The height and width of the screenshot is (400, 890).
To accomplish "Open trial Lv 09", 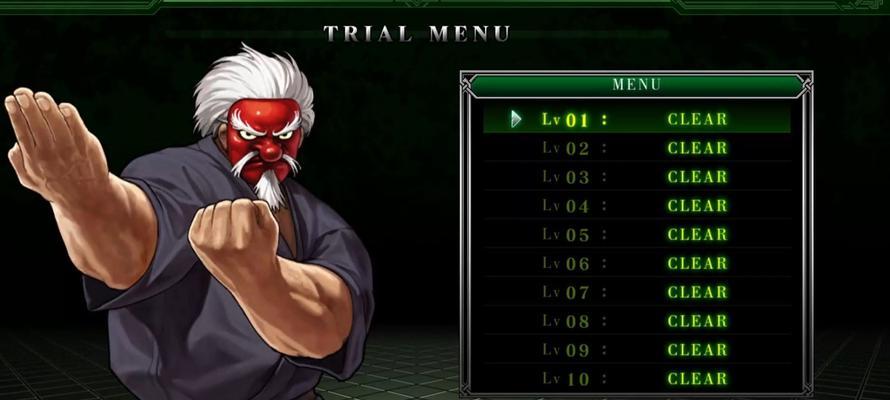I will tap(636, 351).
